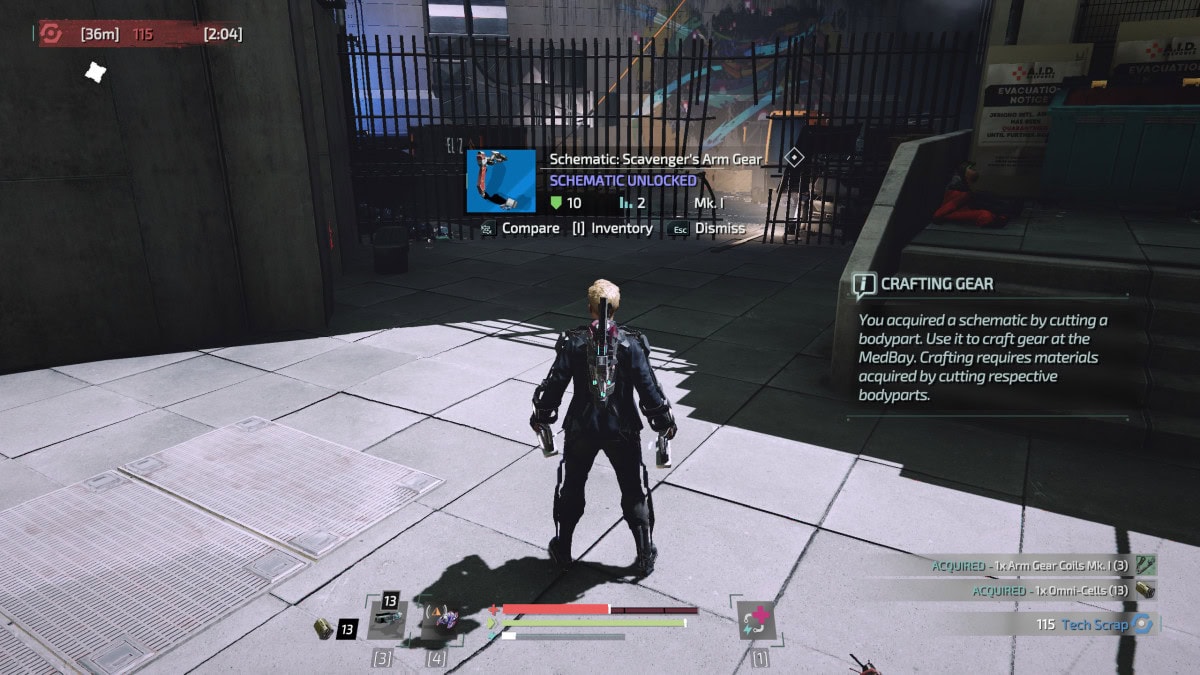
Task: Click the red target tracker icon
Action: tap(50, 34)
